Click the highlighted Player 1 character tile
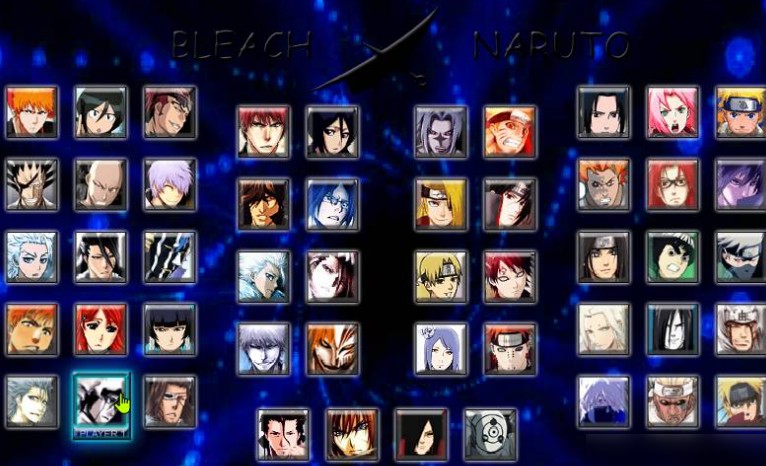This screenshot has width=766, height=466. click(x=101, y=402)
